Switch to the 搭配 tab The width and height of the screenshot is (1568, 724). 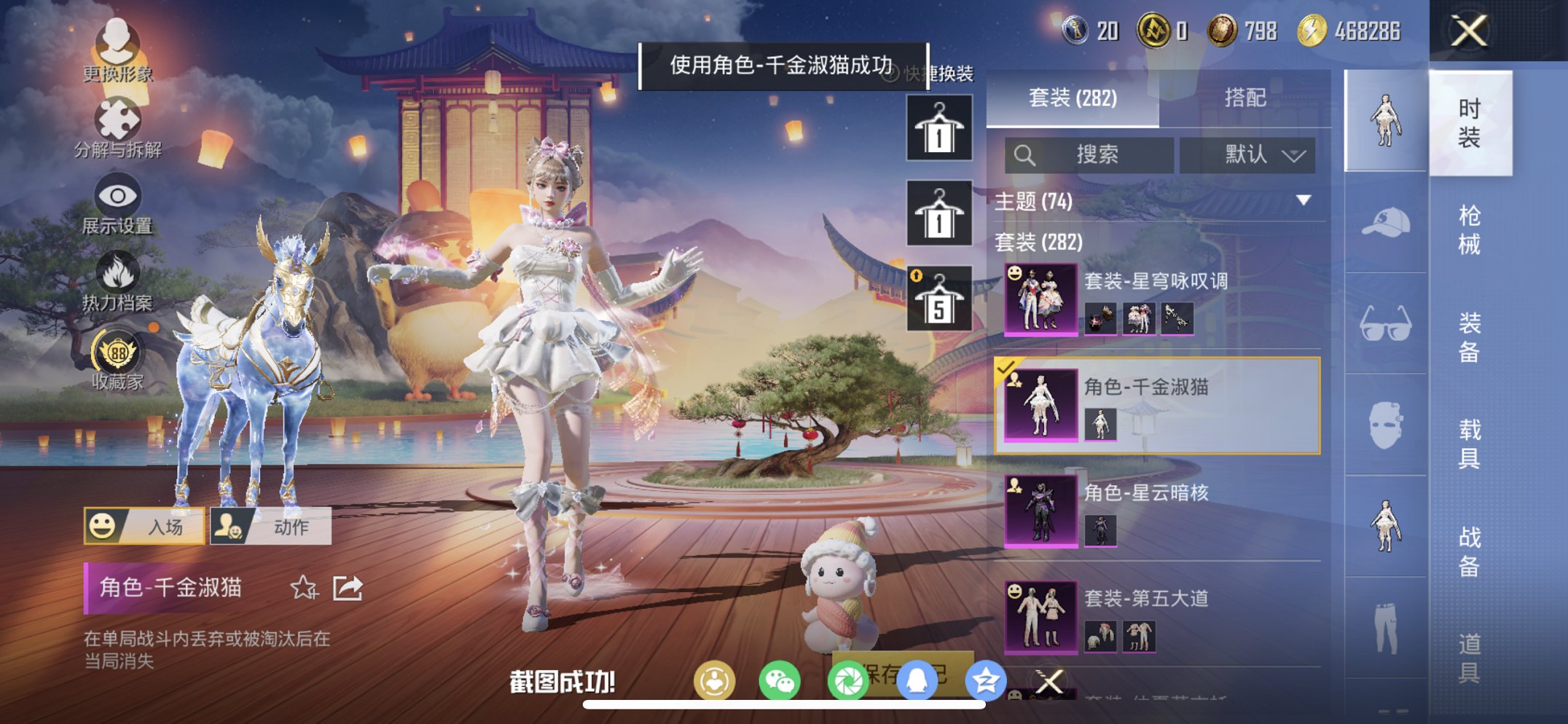[x=1247, y=98]
